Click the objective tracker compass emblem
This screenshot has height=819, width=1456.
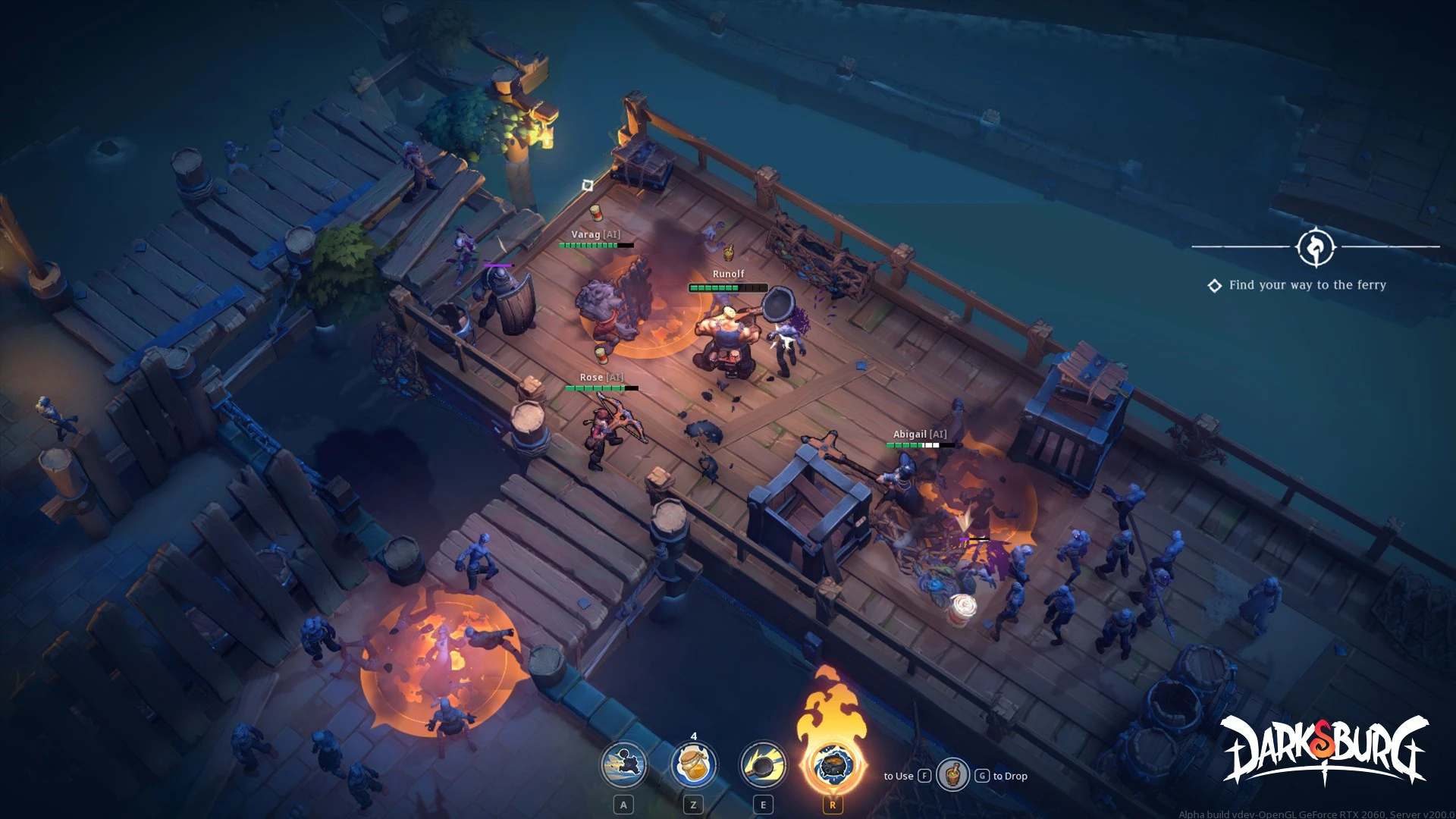click(1316, 247)
